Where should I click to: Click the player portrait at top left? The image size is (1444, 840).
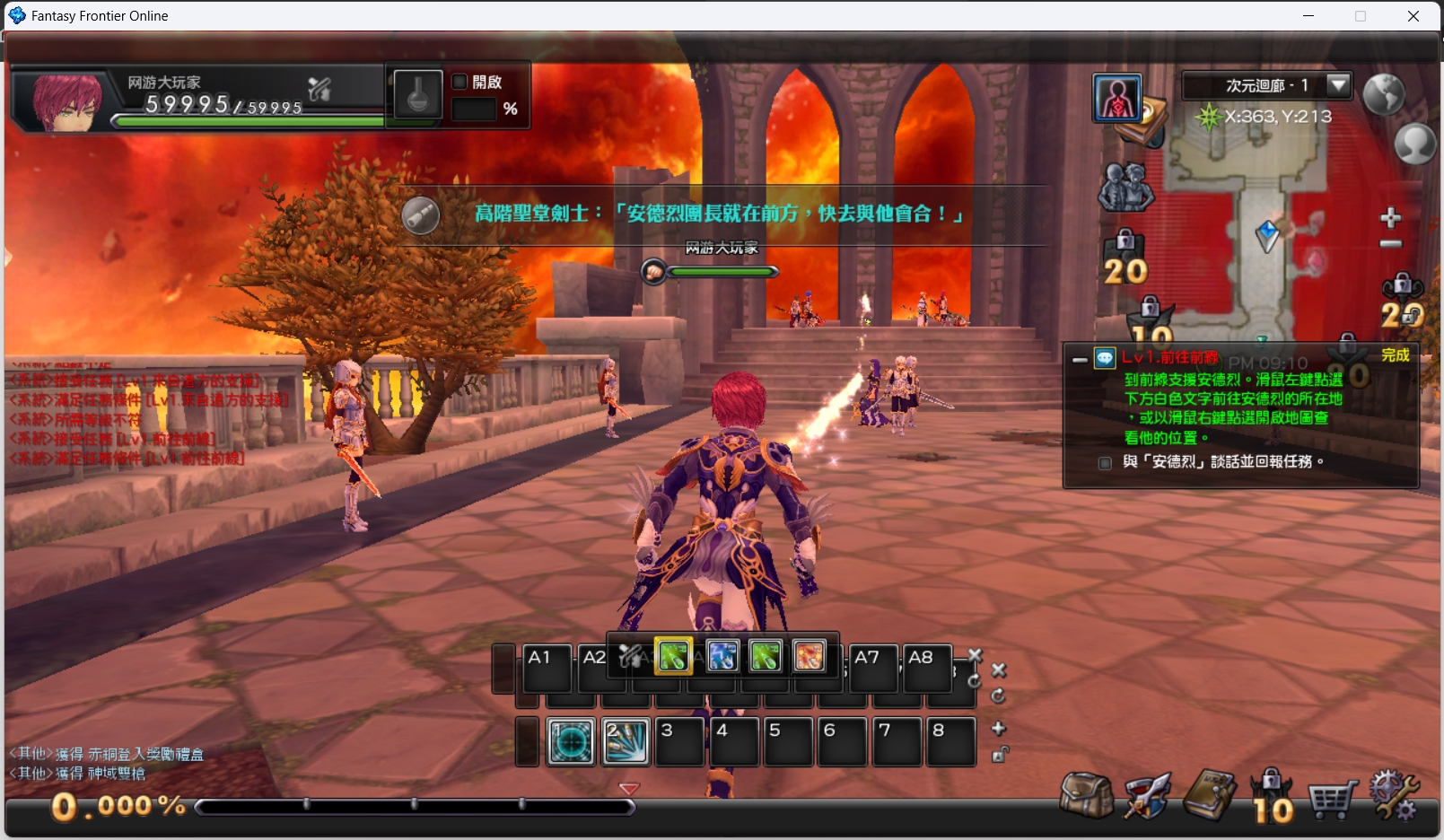point(66,101)
